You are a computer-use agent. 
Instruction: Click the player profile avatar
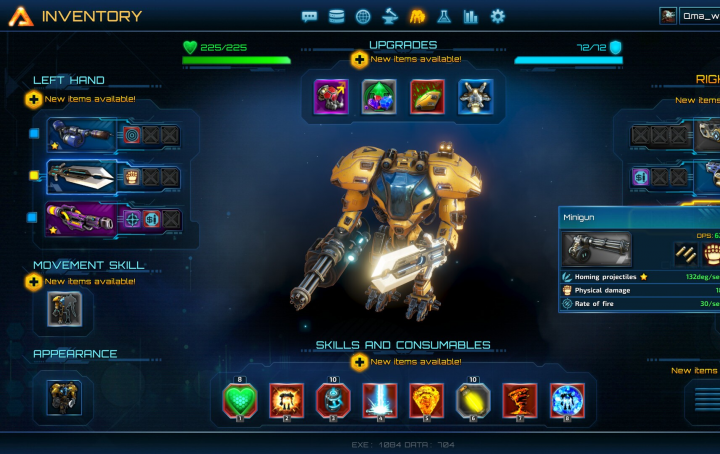(668, 16)
